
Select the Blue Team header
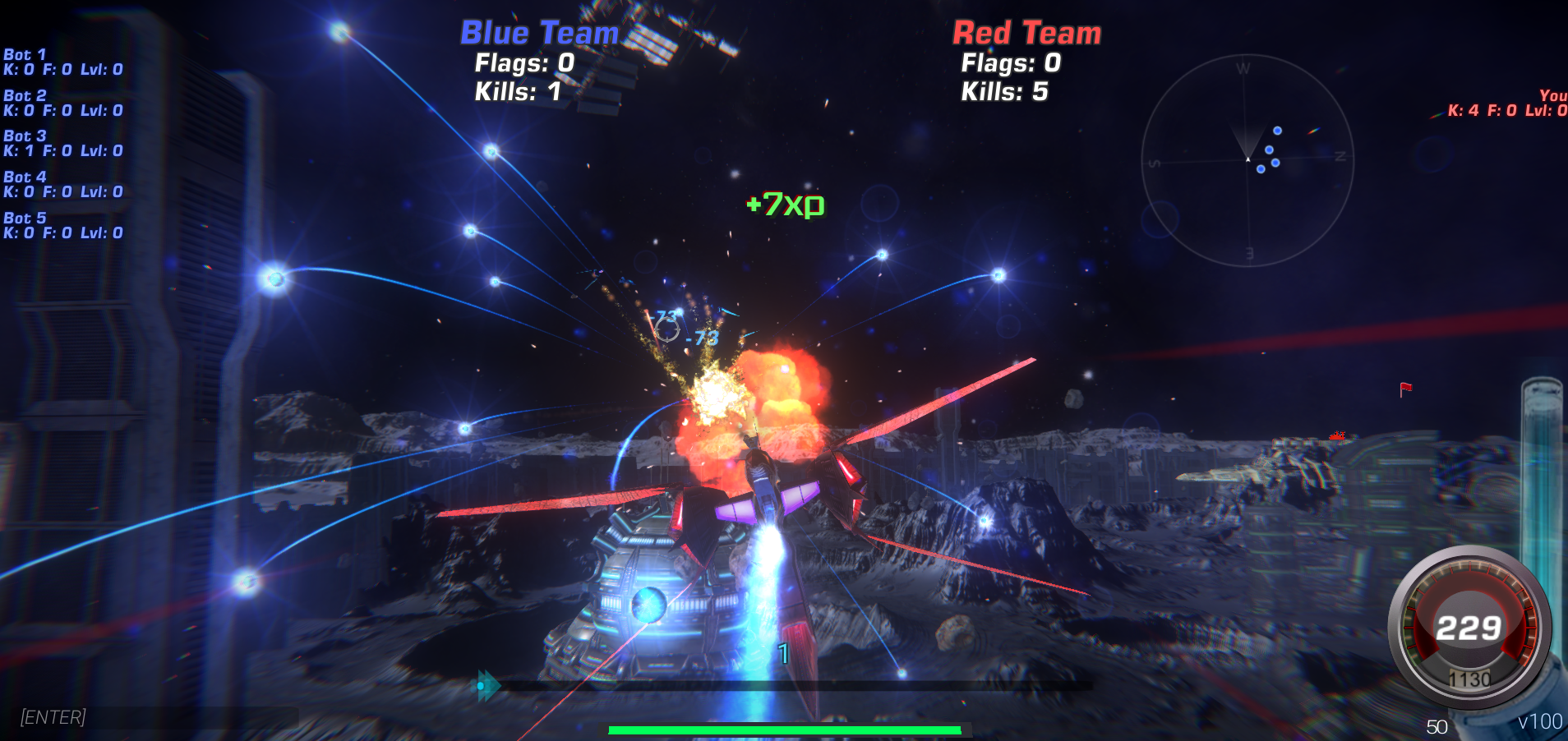(x=538, y=33)
